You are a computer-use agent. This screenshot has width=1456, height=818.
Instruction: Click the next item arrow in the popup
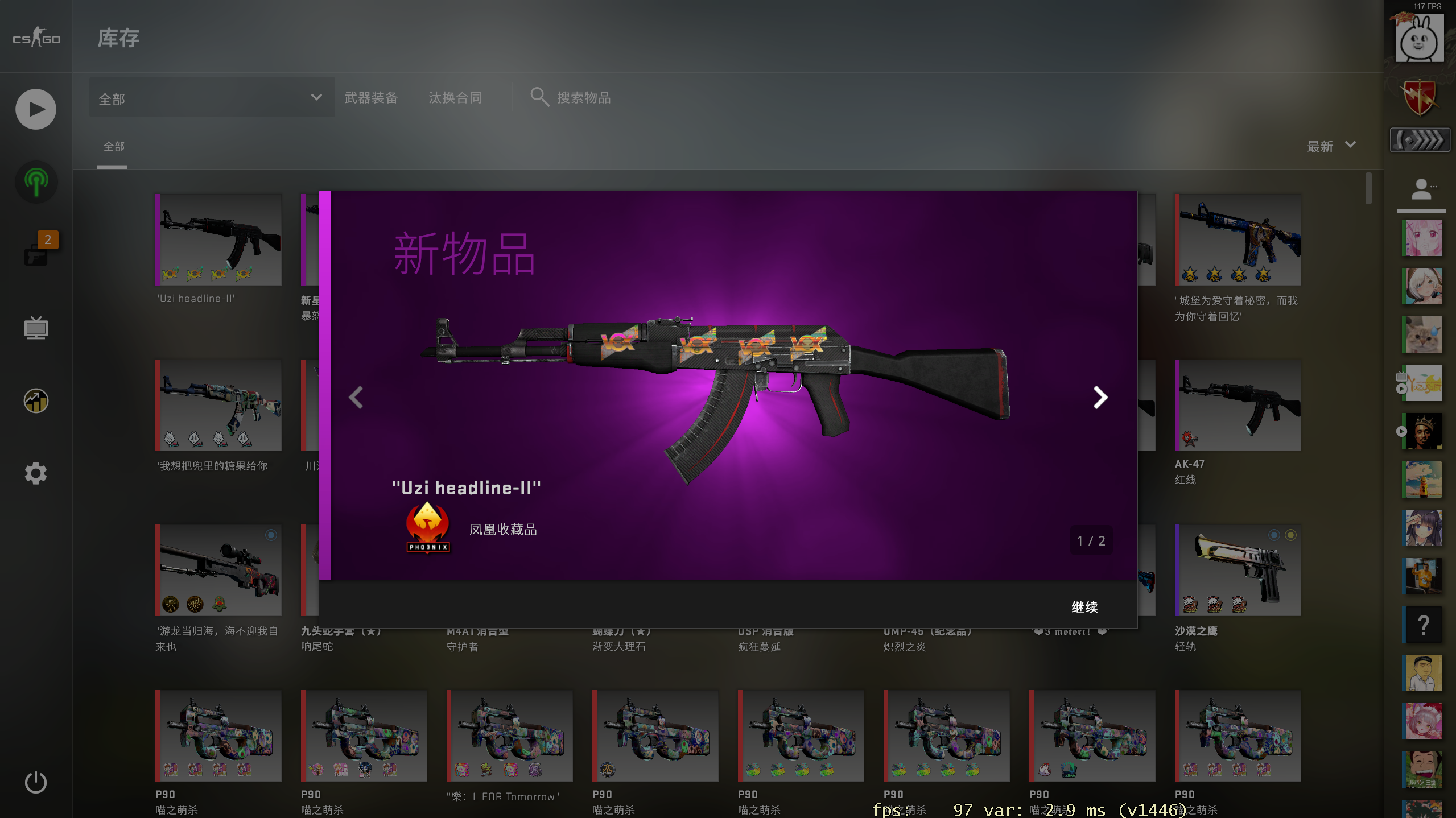coord(1101,397)
